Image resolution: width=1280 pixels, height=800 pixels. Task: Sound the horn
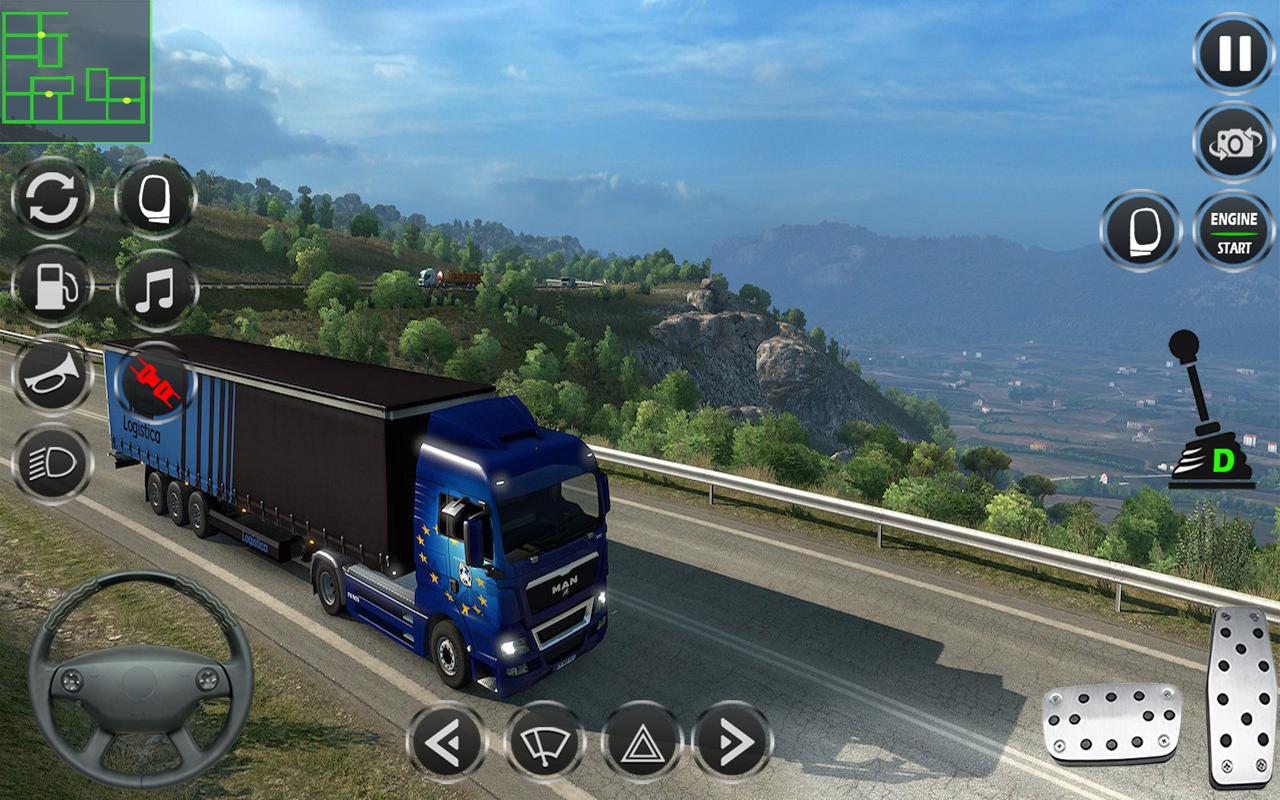[52, 376]
